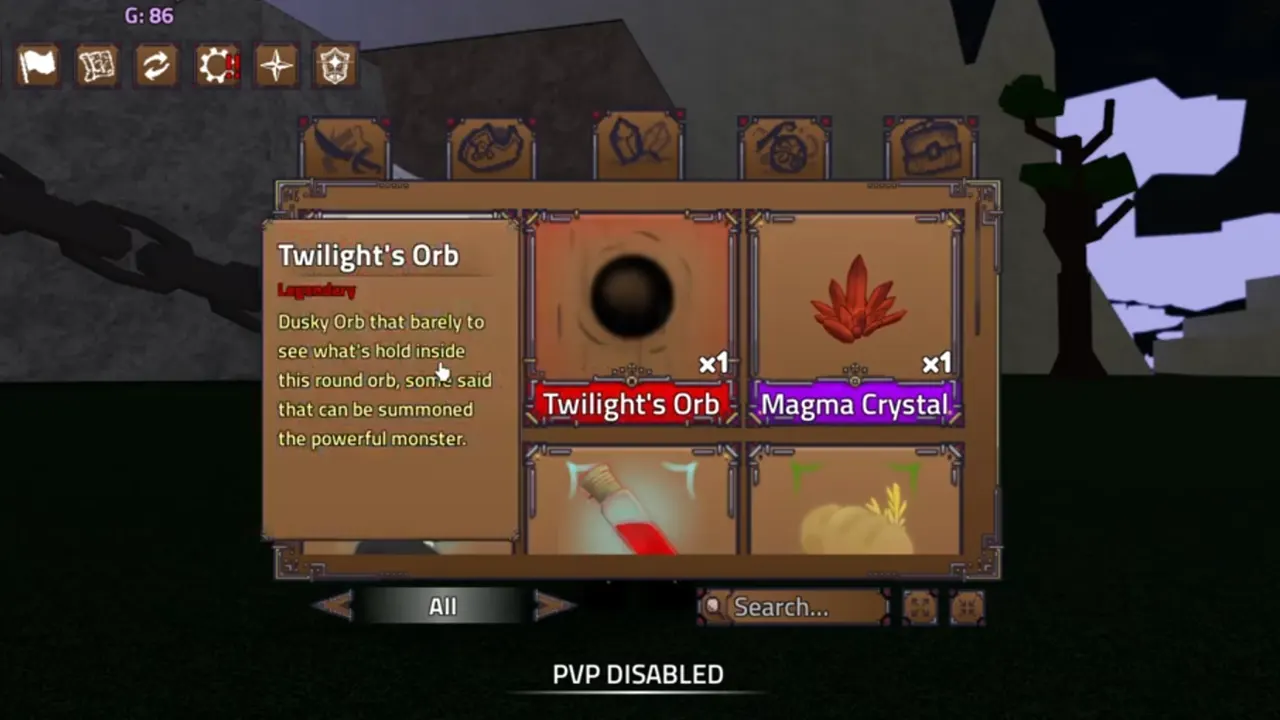Click the magnifying glass in the search bar
The width and height of the screenshot is (1280, 720).
(x=712, y=607)
